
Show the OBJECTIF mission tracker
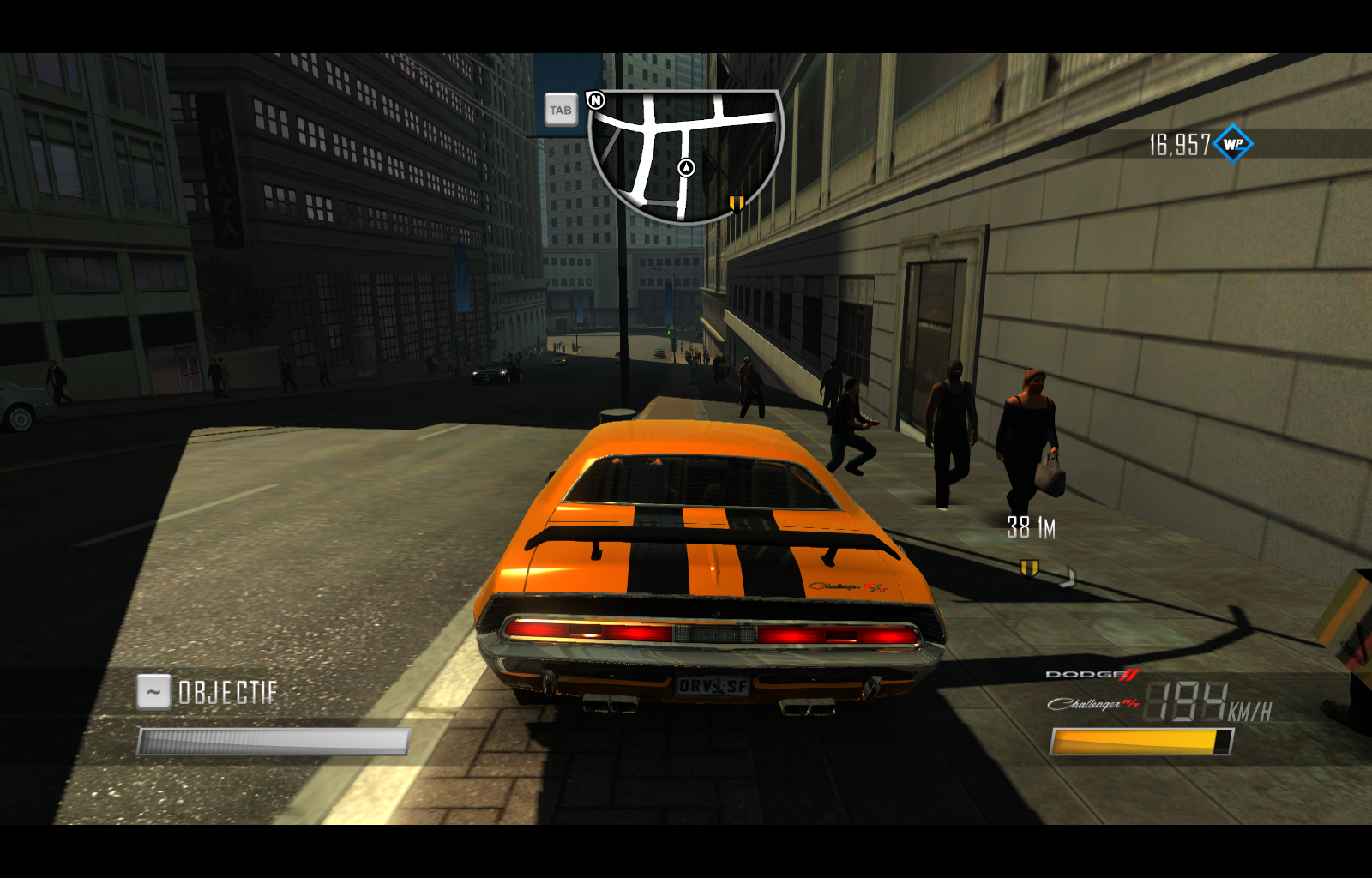pyautogui.click(x=227, y=692)
